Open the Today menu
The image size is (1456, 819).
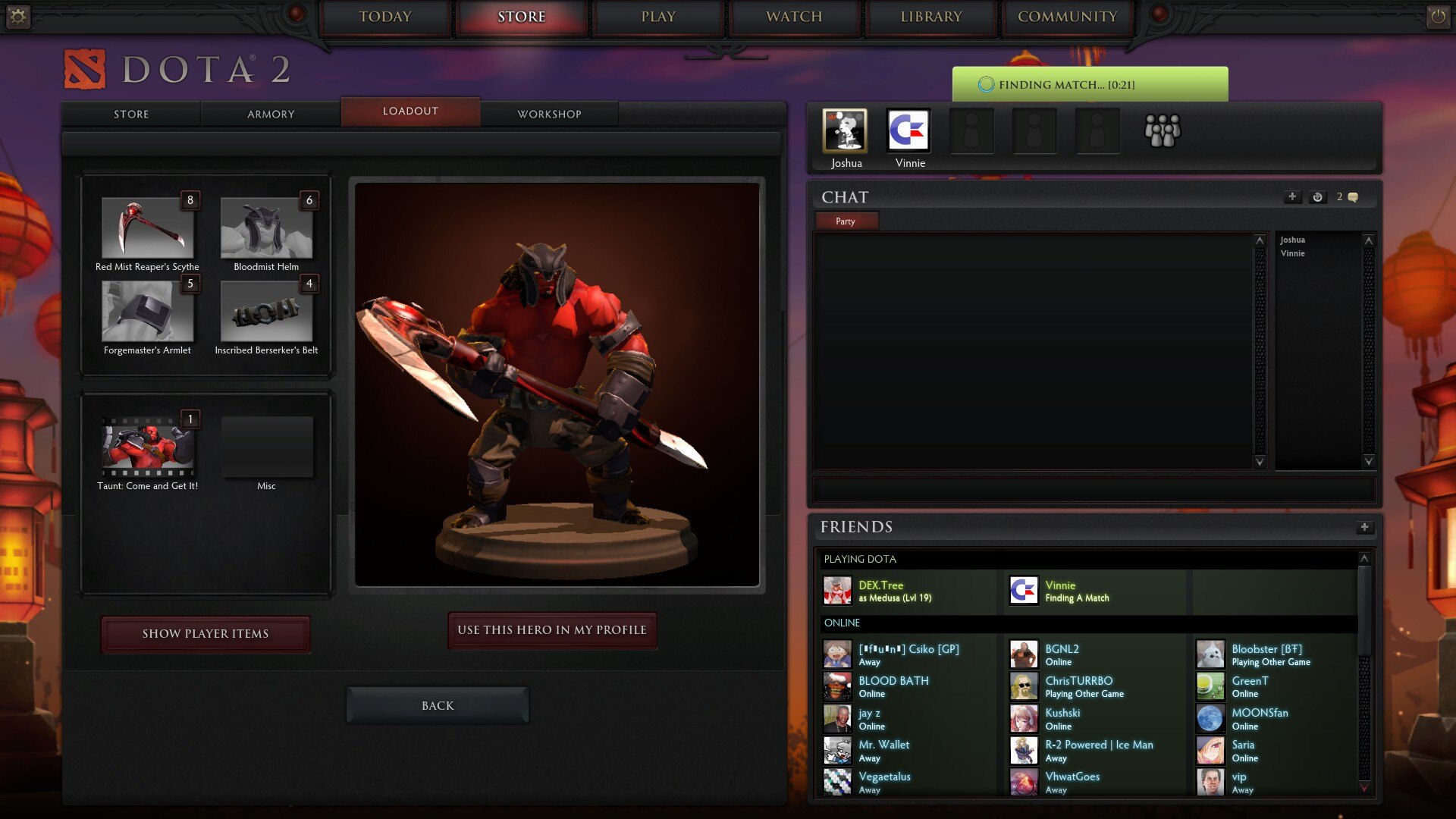click(x=385, y=17)
